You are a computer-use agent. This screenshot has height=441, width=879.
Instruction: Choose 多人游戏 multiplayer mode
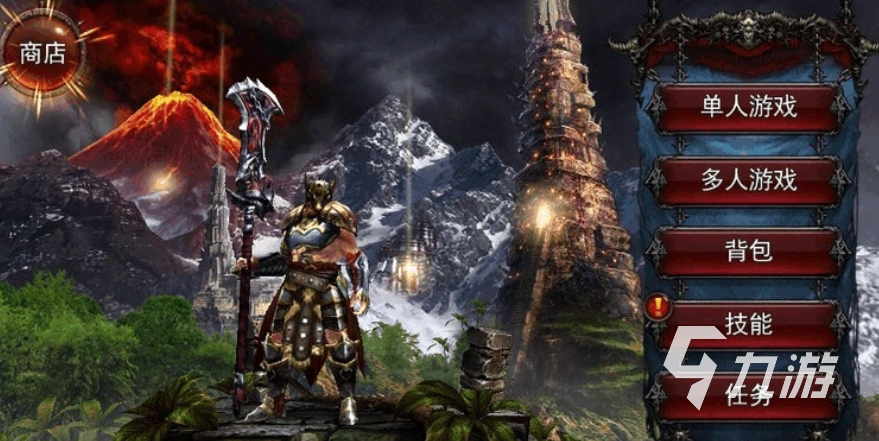pos(749,181)
